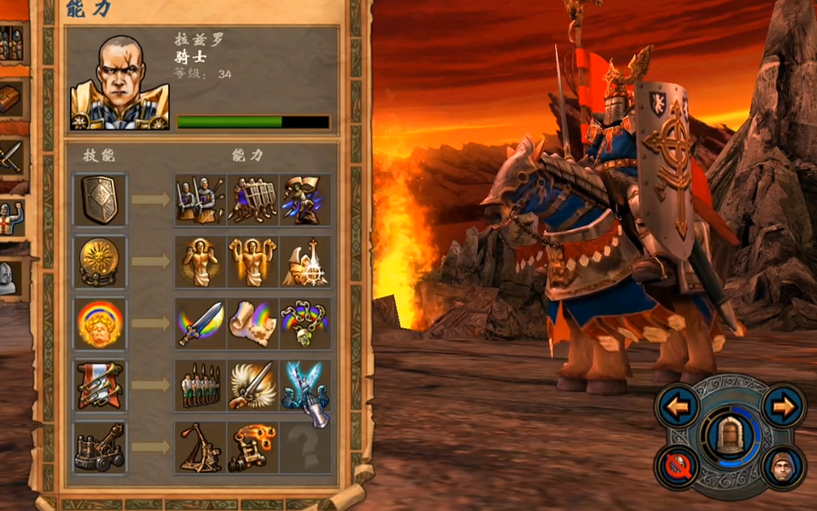Go to the next hero with right arrow

click(x=784, y=407)
